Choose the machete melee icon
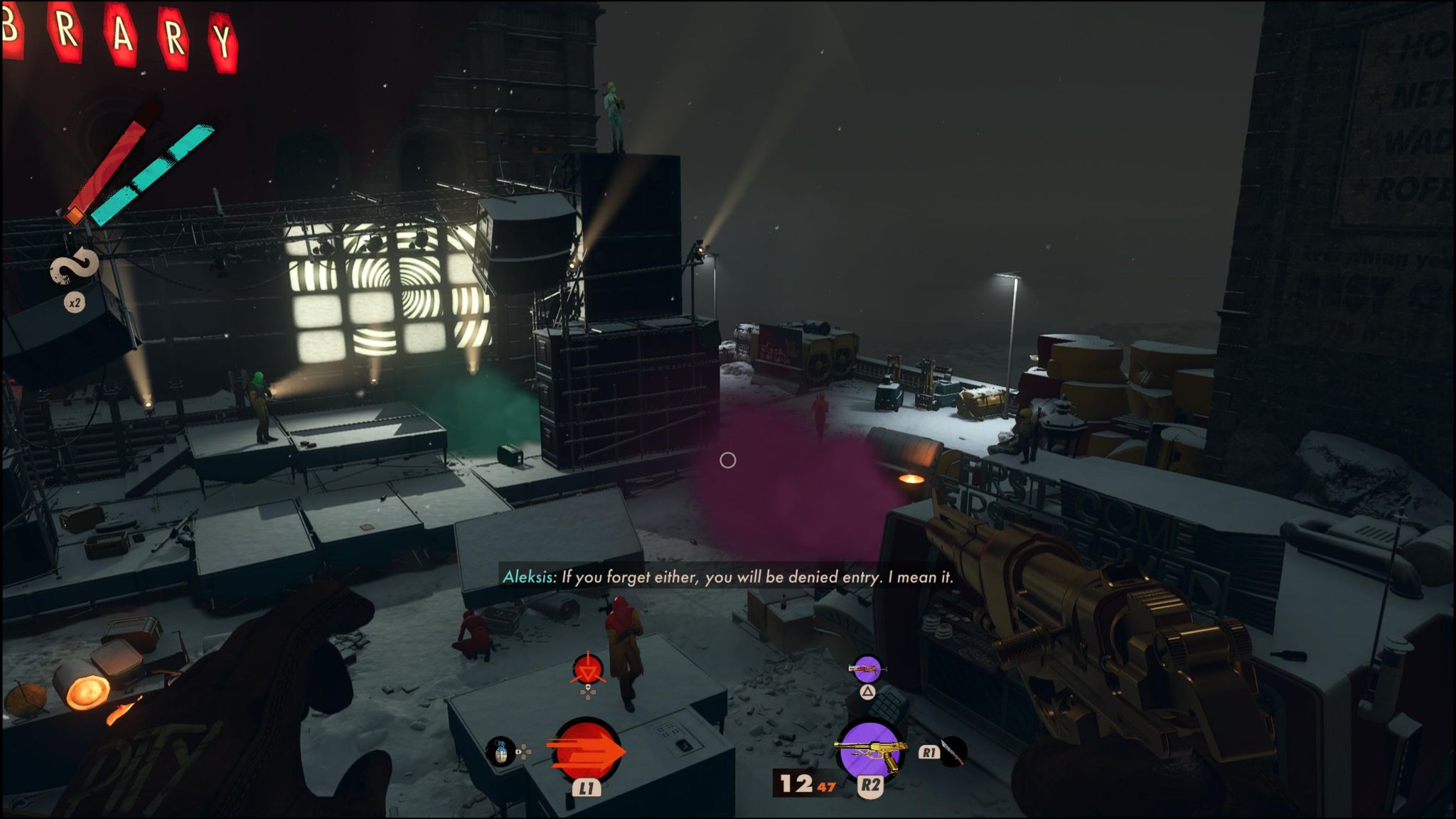Viewport: 1456px width, 819px height. tap(952, 751)
